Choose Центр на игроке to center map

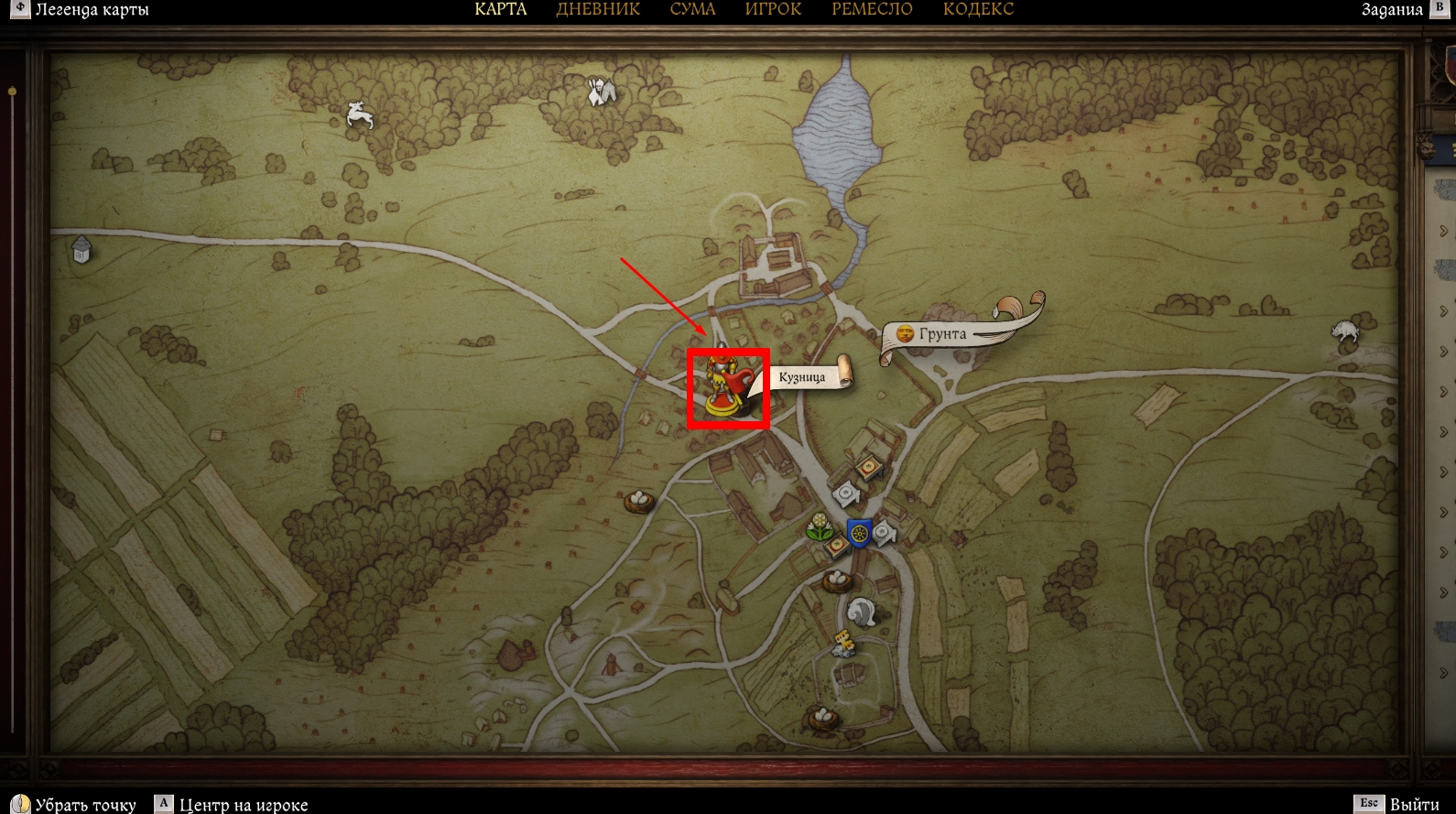coord(243,805)
